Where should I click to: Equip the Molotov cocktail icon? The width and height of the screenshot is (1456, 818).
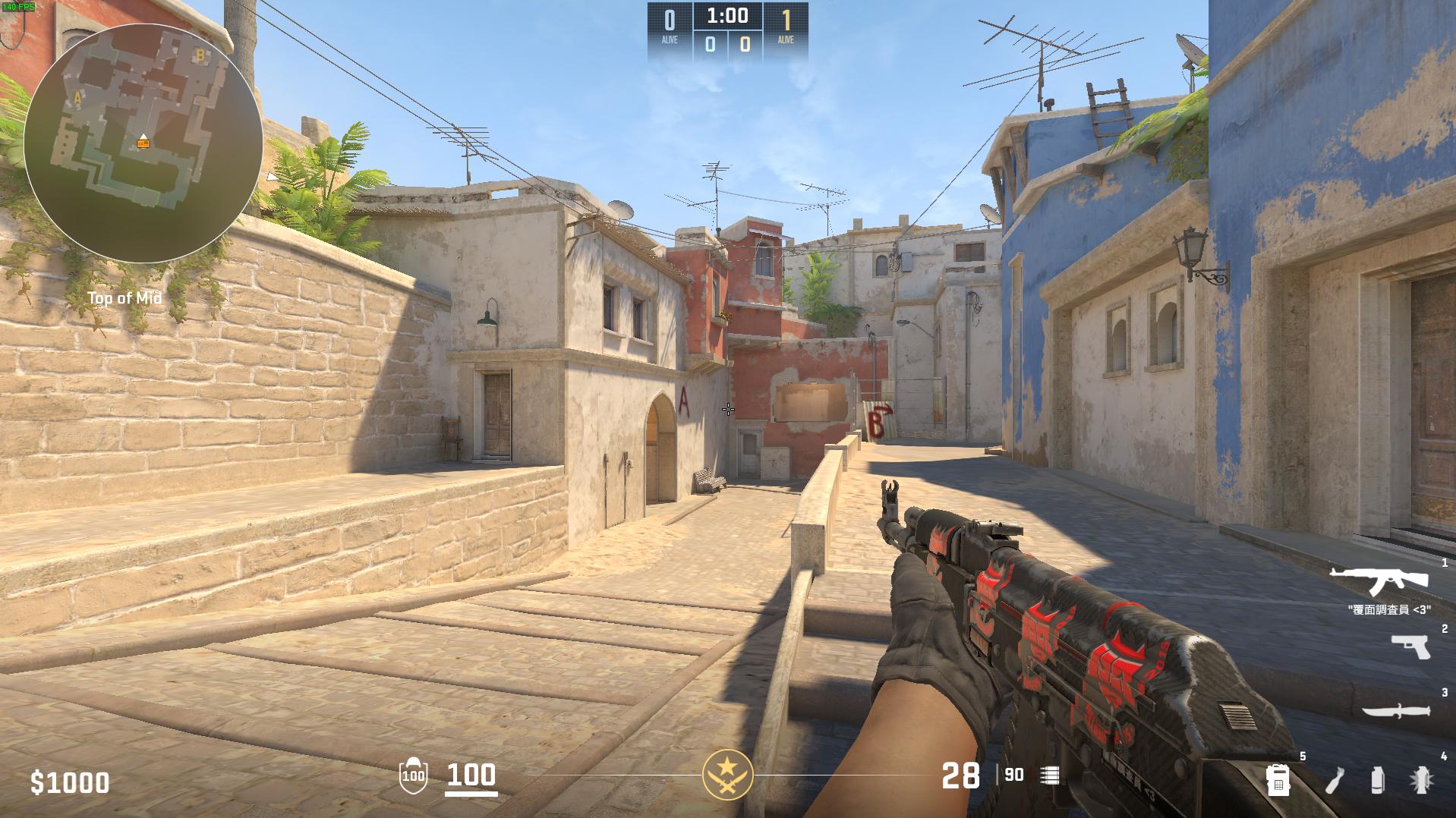pyautogui.click(x=1335, y=779)
